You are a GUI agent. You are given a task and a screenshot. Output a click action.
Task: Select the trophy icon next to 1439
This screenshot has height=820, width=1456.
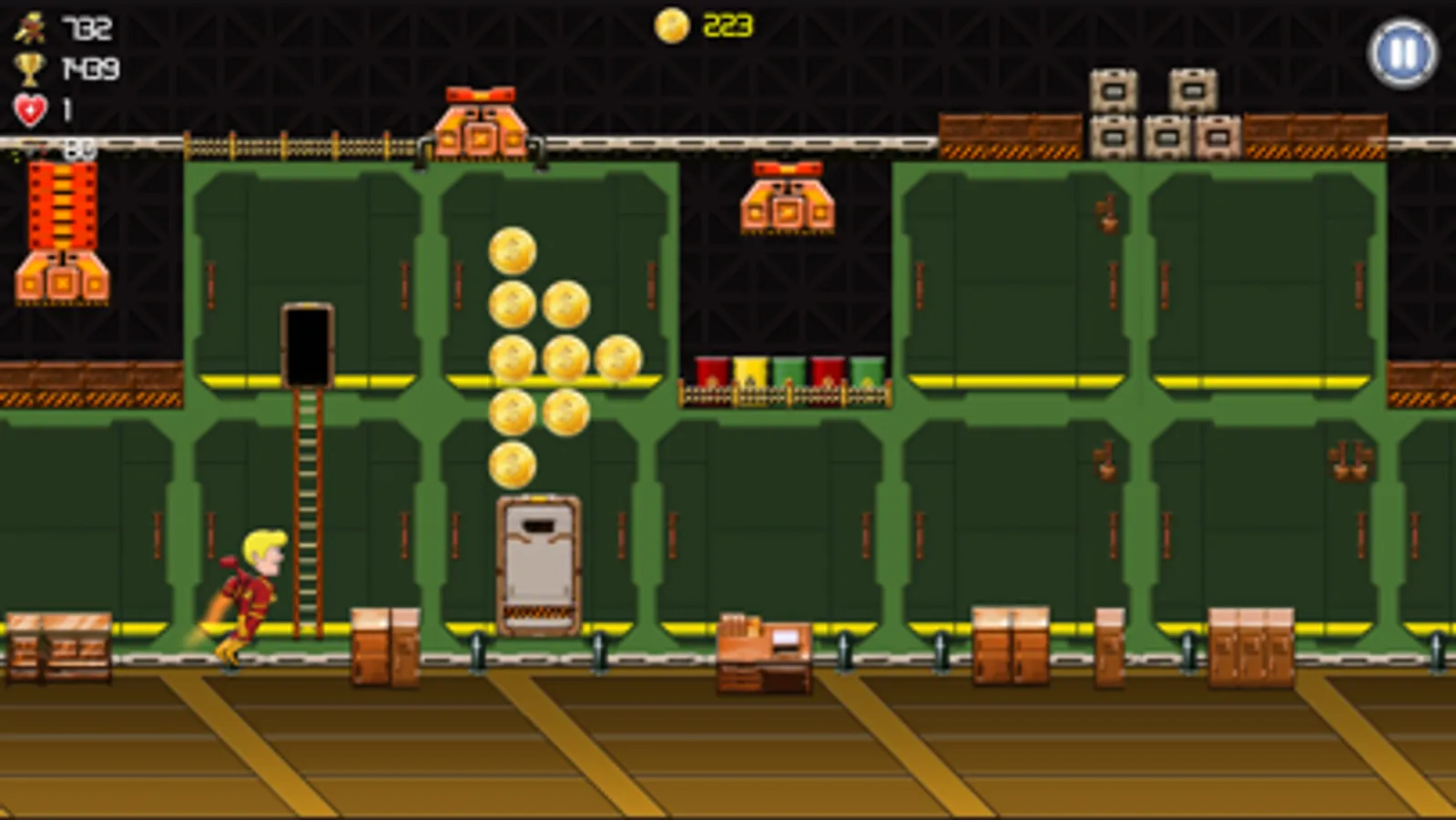[x=29, y=66]
